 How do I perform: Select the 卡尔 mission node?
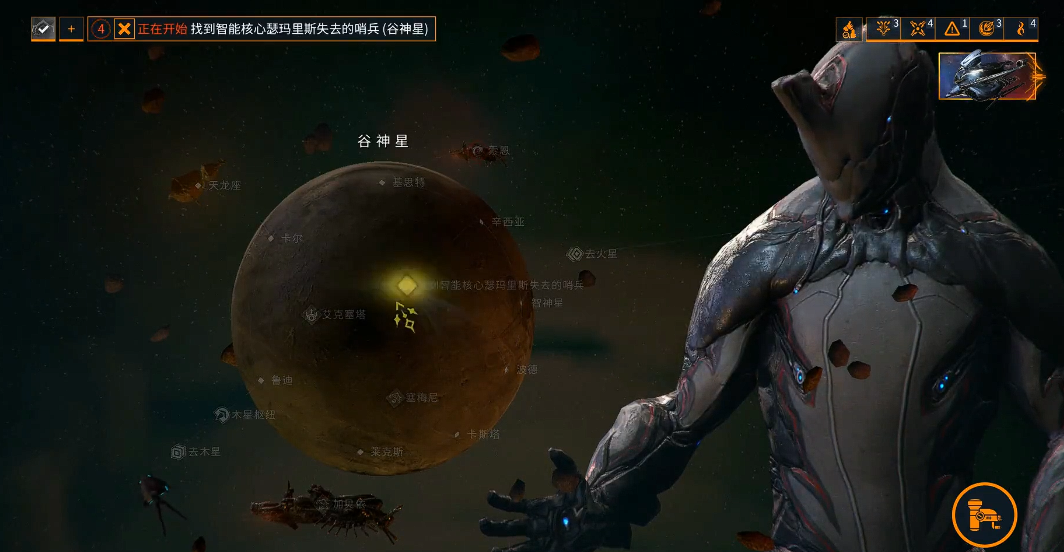(x=271, y=238)
